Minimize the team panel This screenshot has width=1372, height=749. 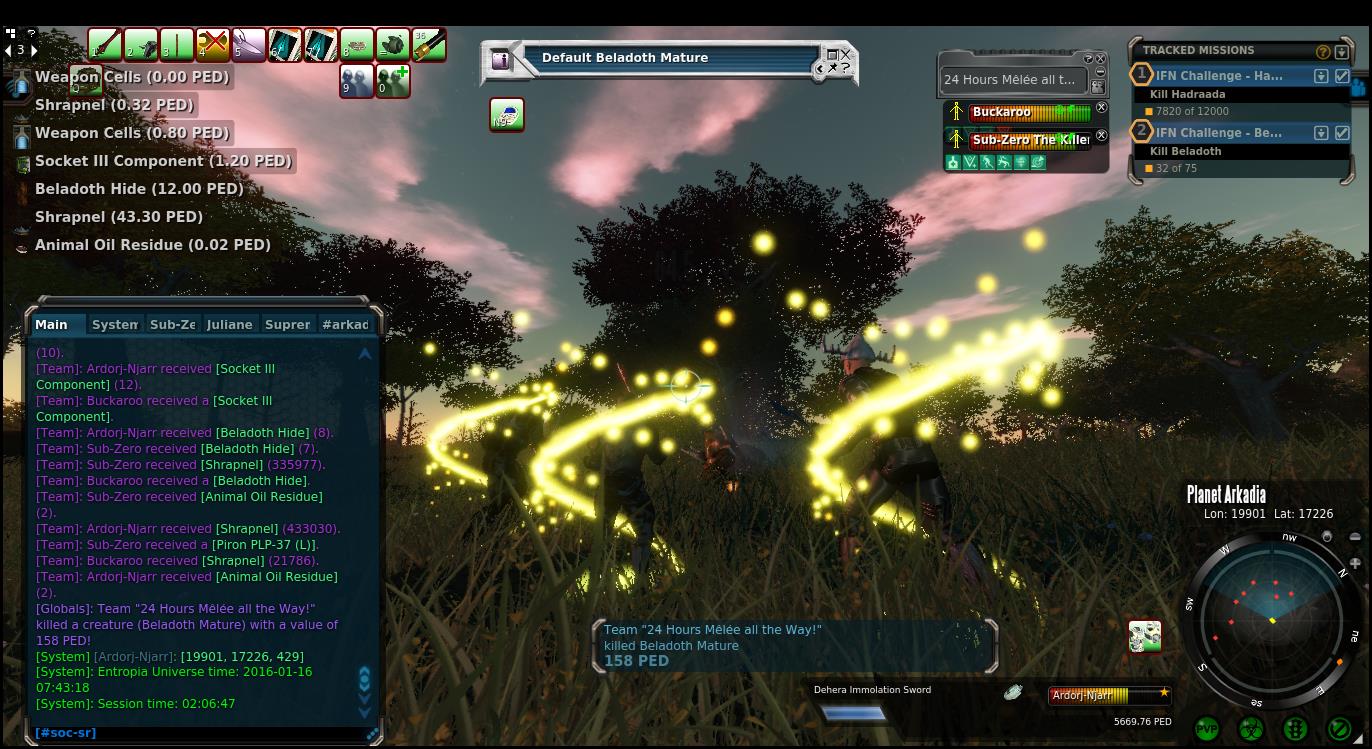(x=1101, y=72)
